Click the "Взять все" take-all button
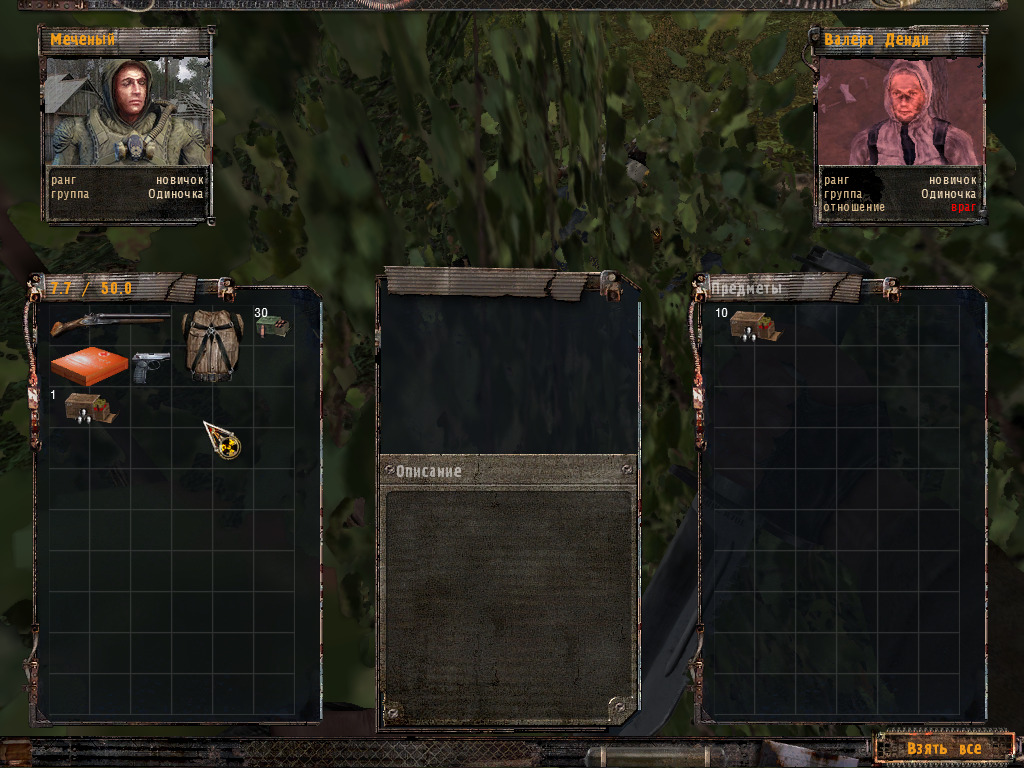 (944, 748)
